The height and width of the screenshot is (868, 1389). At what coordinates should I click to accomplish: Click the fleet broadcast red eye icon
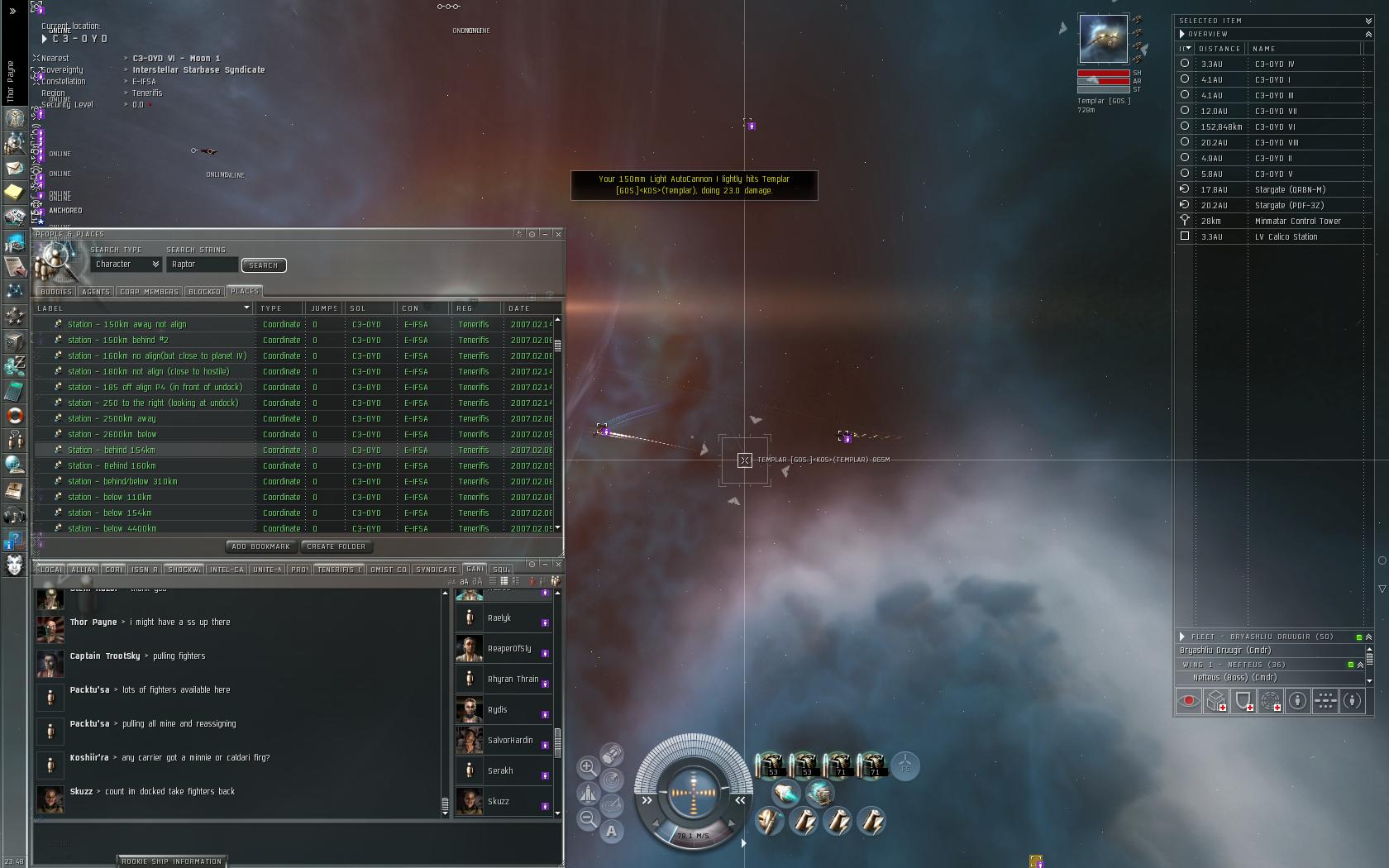pyautogui.click(x=1189, y=701)
